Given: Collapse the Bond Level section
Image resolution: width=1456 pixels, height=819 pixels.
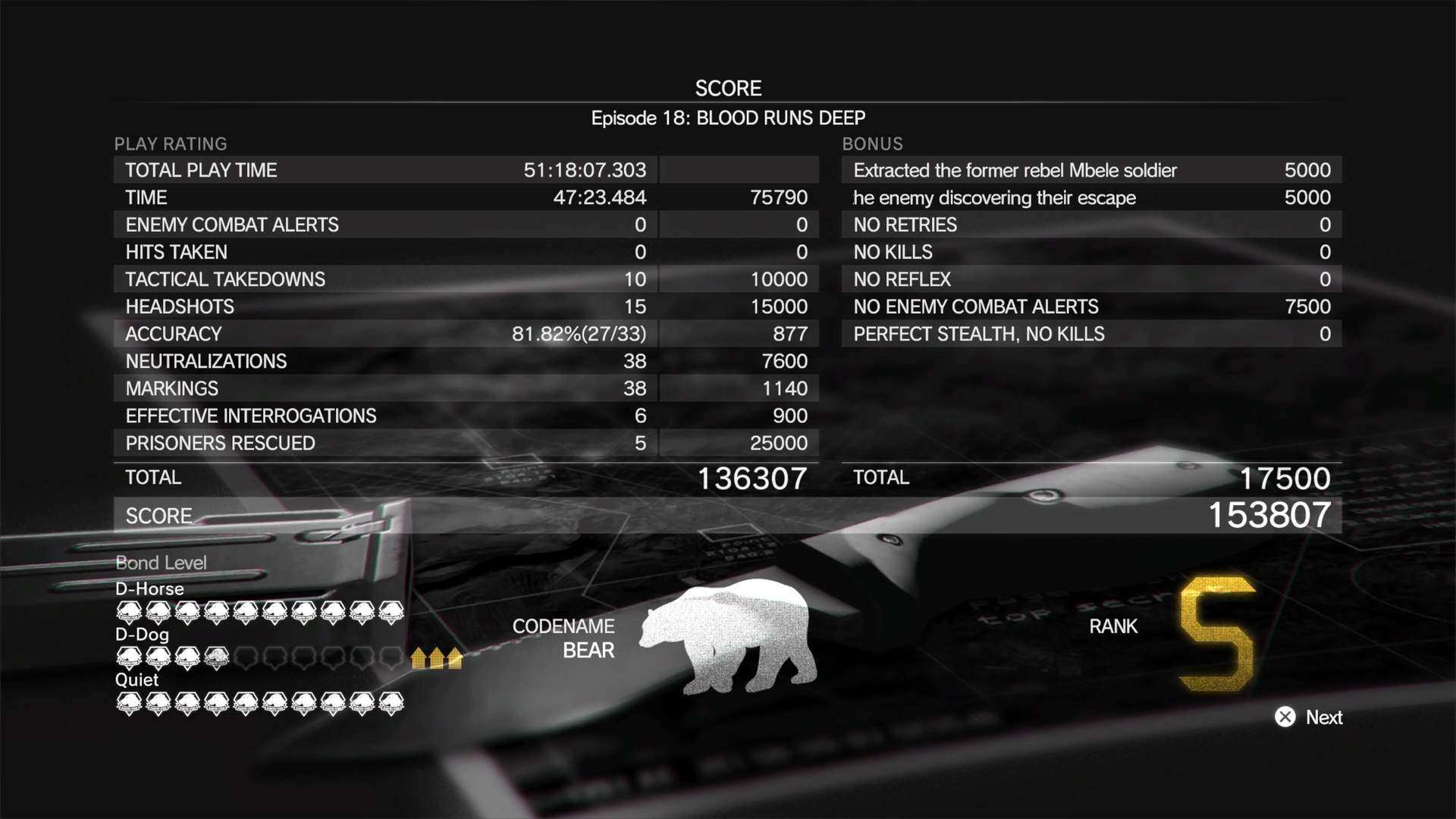Looking at the screenshot, I should (160, 563).
